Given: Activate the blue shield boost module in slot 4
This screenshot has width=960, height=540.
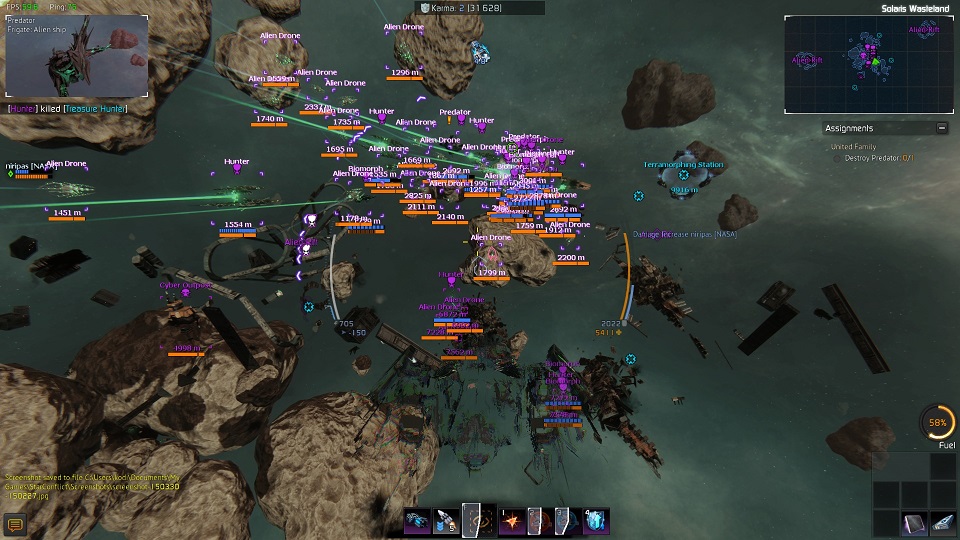Looking at the screenshot, I should (596, 520).
